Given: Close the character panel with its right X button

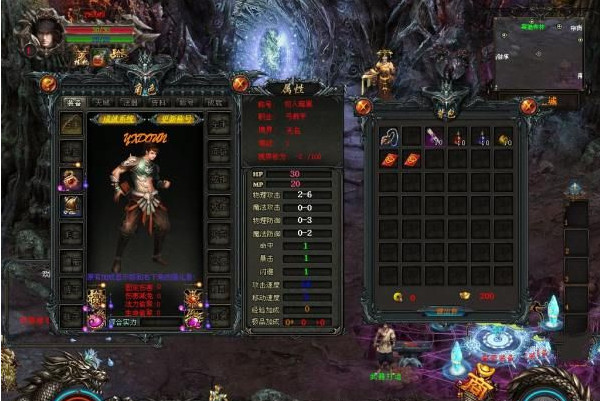Looking at the screenshot, I should (x=240, y=84).
